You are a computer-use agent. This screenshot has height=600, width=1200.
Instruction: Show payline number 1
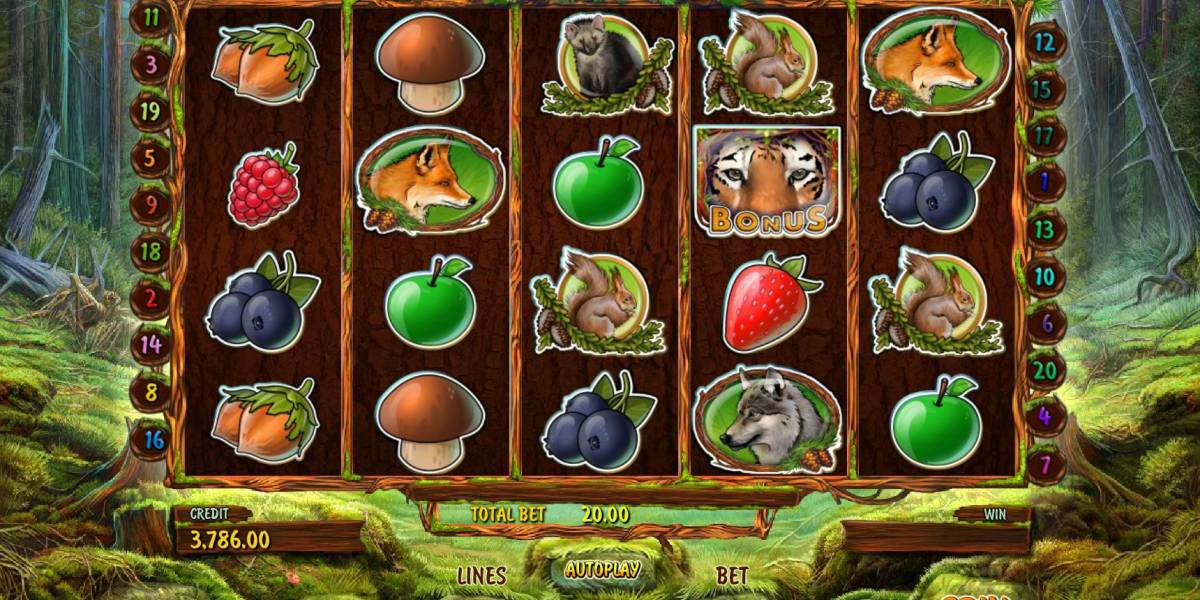1045,182
